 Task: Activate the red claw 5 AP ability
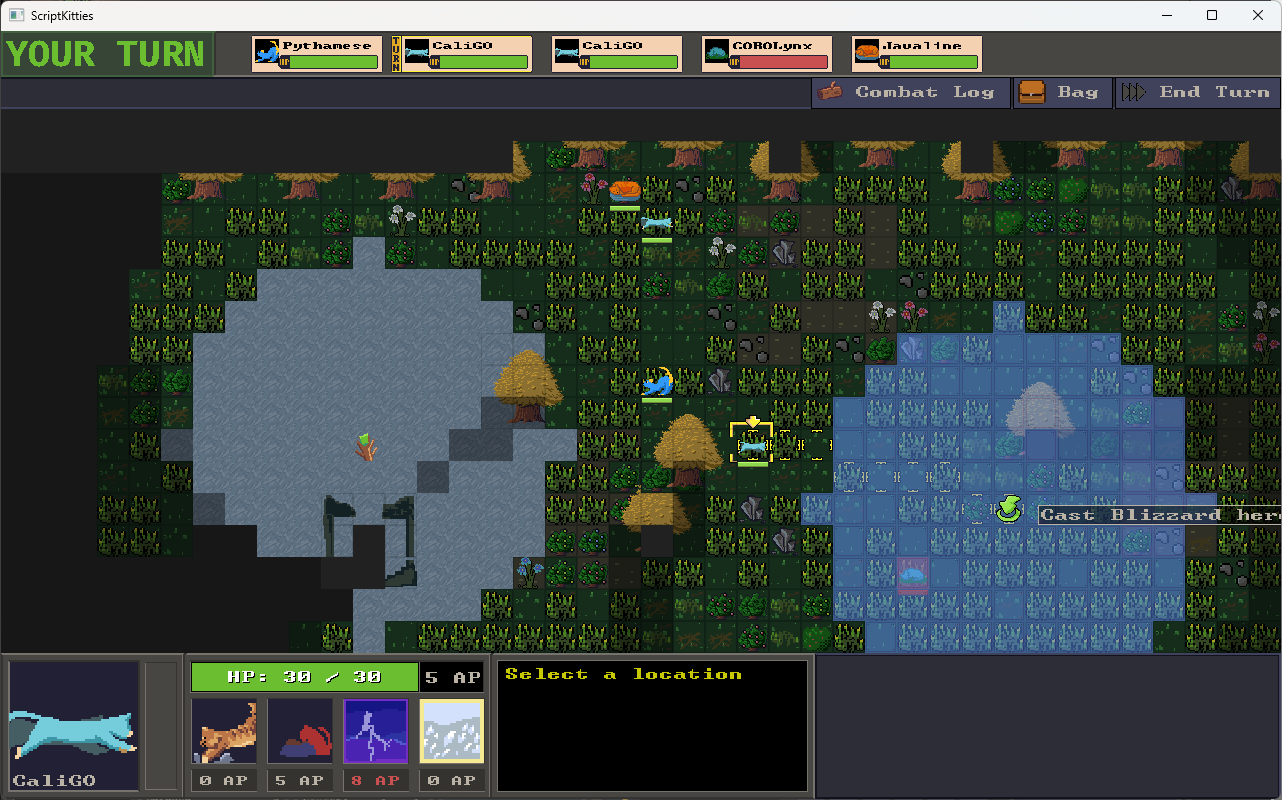tap(300, 731)
